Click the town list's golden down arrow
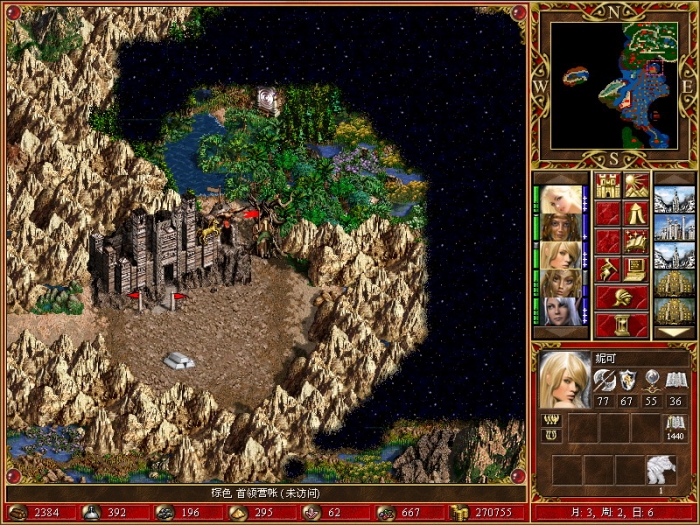Viewport: 700px width, 525px height. click(674, 332)
